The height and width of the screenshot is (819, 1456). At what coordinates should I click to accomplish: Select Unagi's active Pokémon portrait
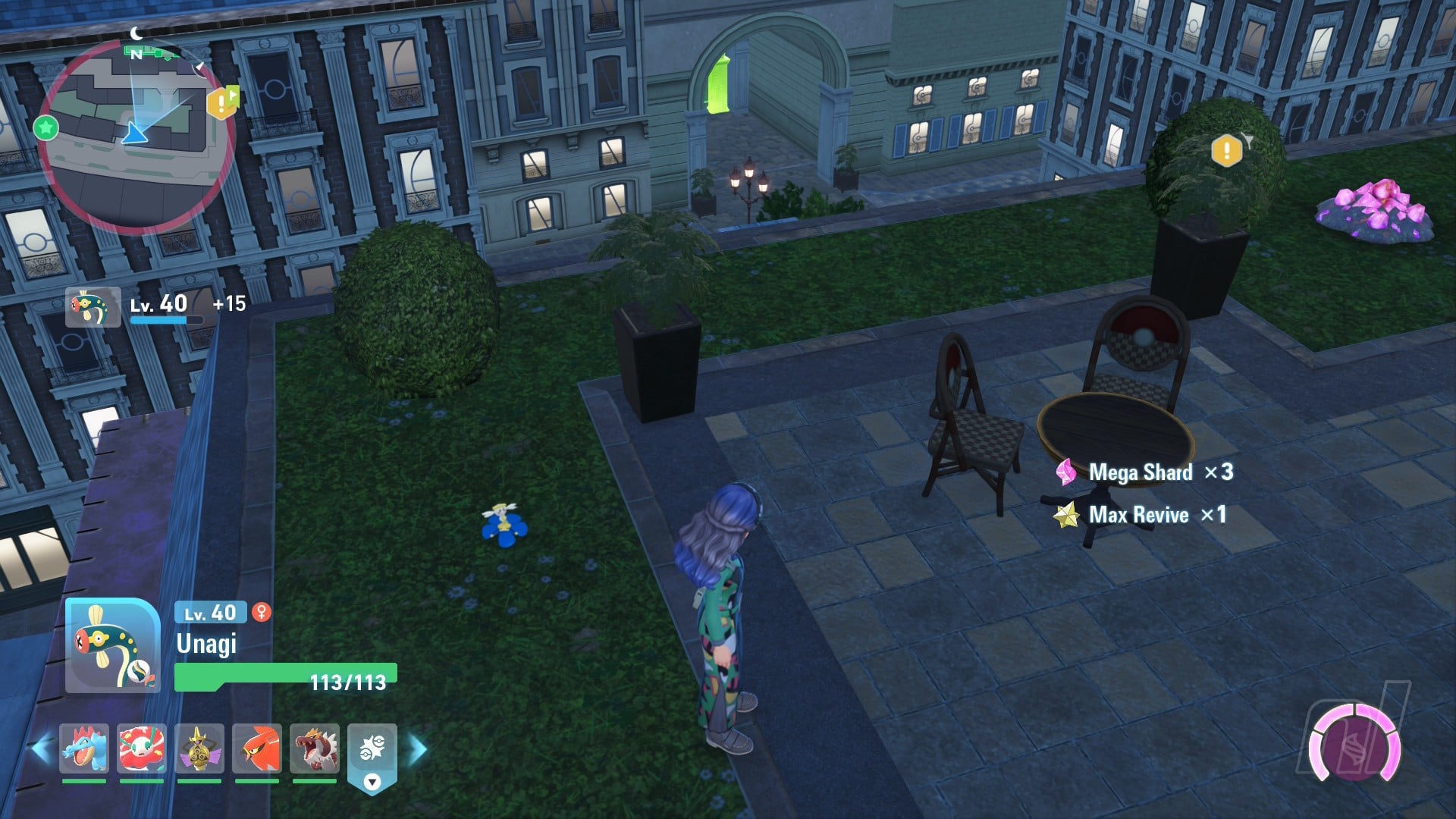[112, 645]
